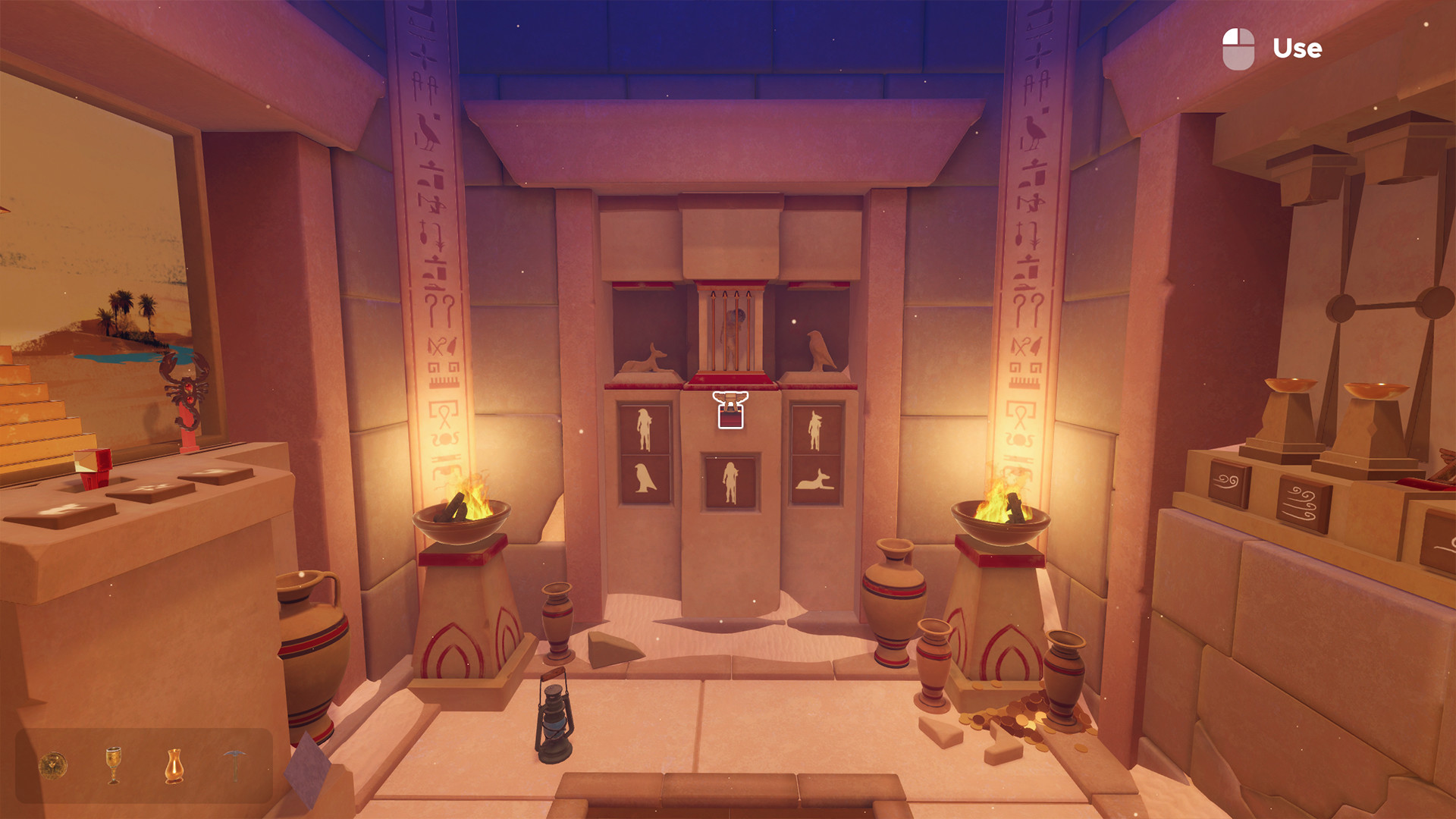Click the falcon statue above the right door
Screen dimensions: 1456x819
(x=817, y=350)
